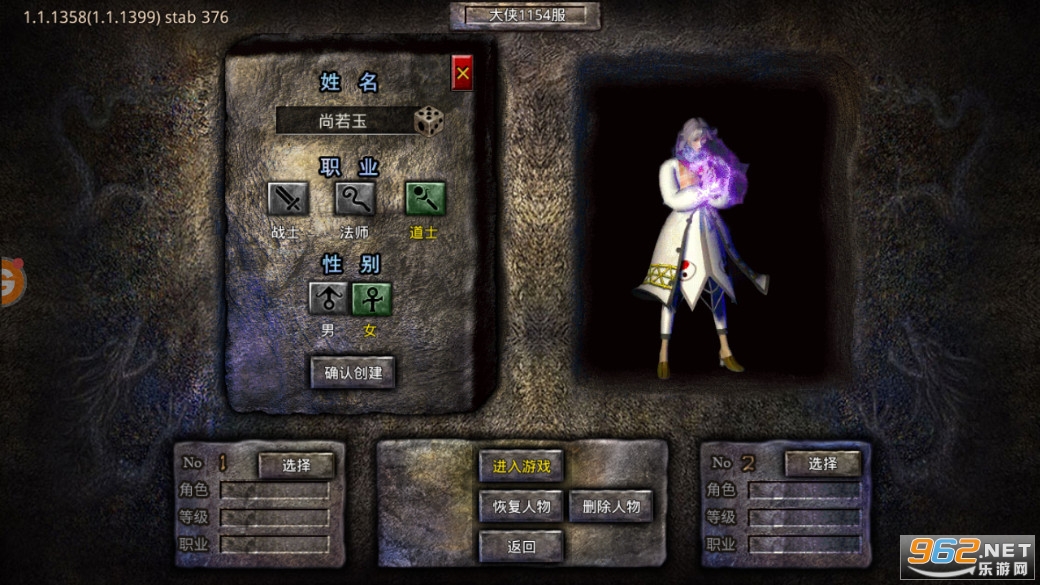The width and height of the screenshot is (1040, 585).
Task: Go back with the 返回 button
Action: click(x=521, y=546)
